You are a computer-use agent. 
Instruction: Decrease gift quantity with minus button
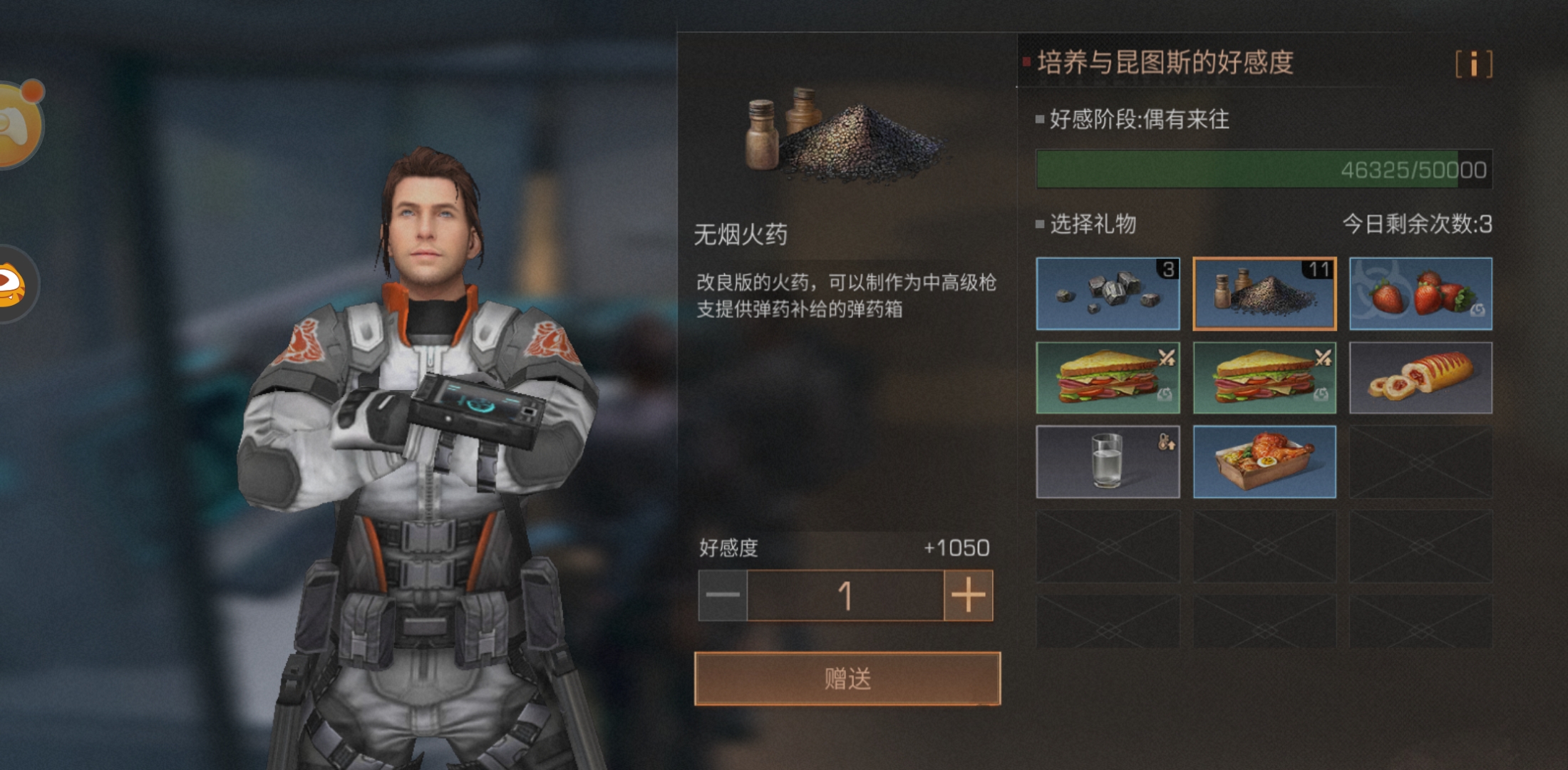pos(722,596)
